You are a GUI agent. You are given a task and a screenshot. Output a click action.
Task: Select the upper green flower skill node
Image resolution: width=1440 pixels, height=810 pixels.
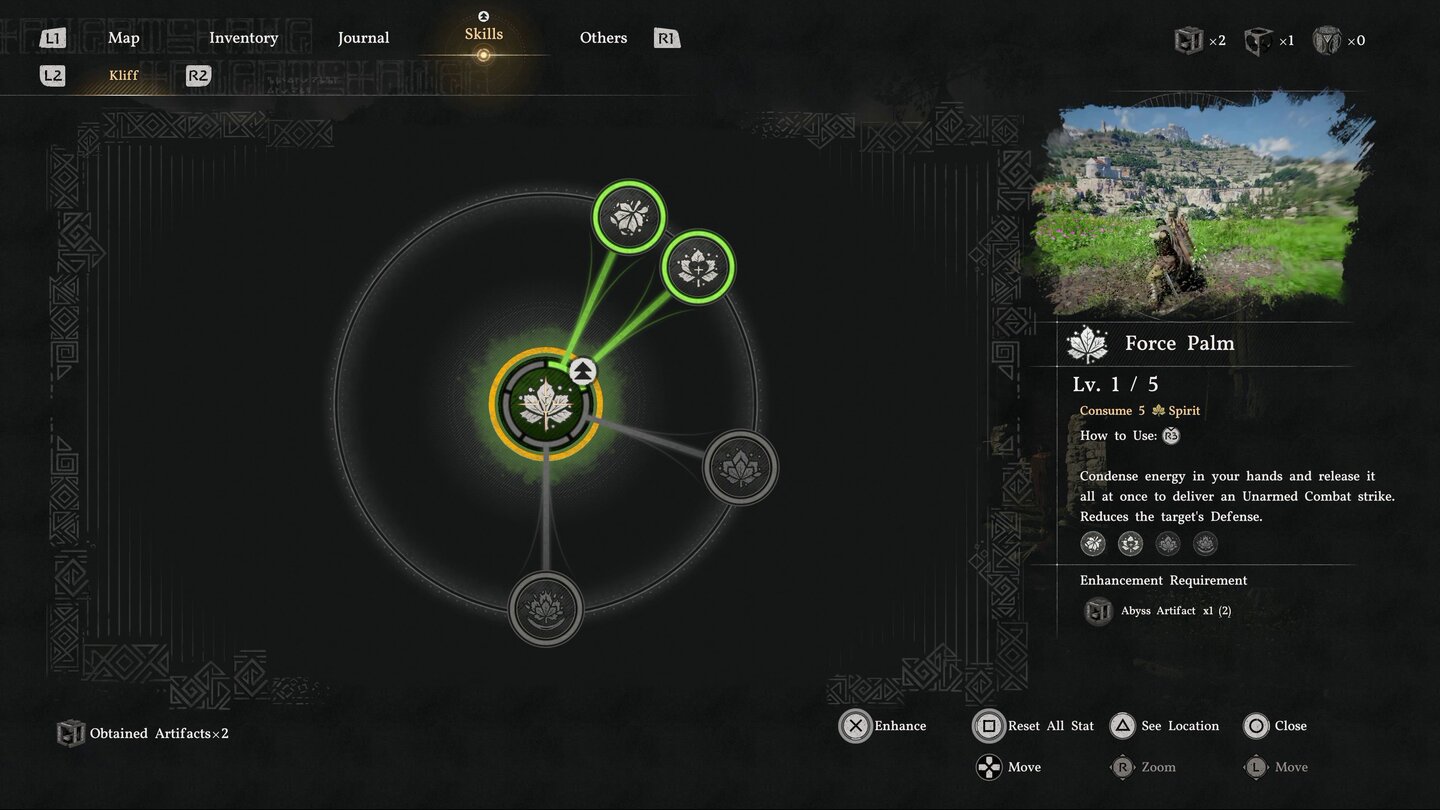click(x=629, y=215)
